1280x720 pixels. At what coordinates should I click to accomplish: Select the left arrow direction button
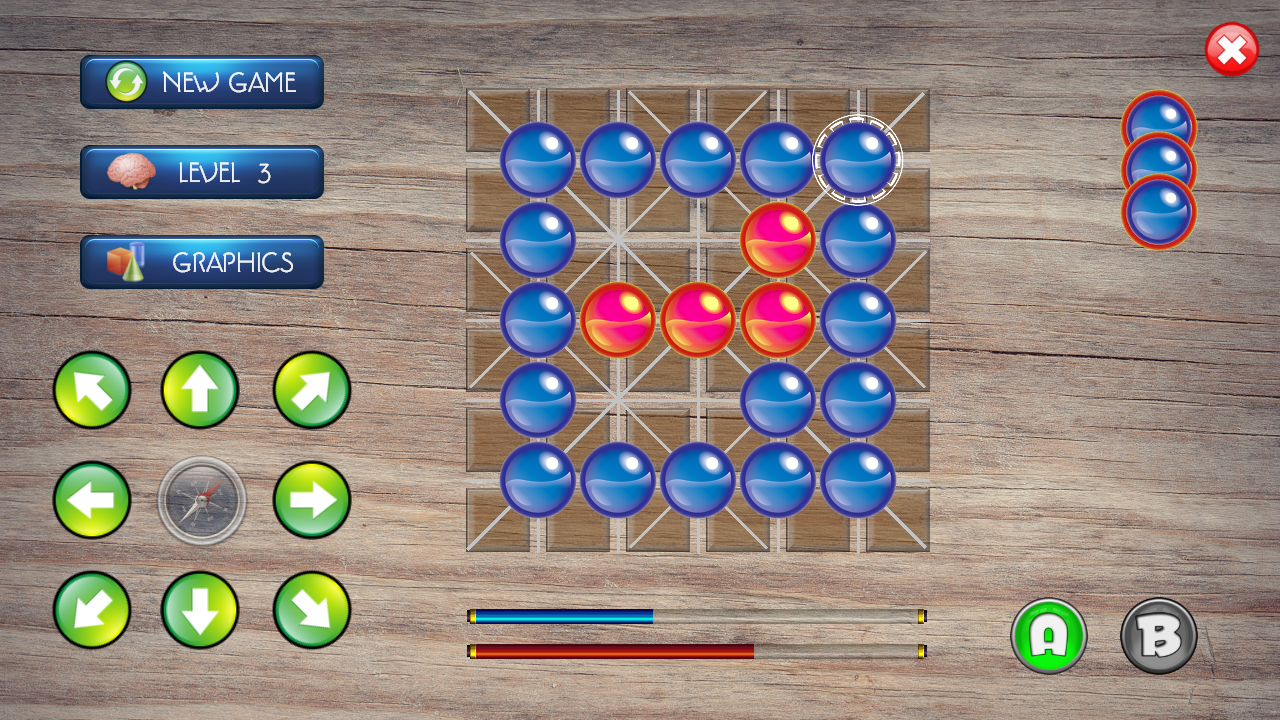pos(92,500)
